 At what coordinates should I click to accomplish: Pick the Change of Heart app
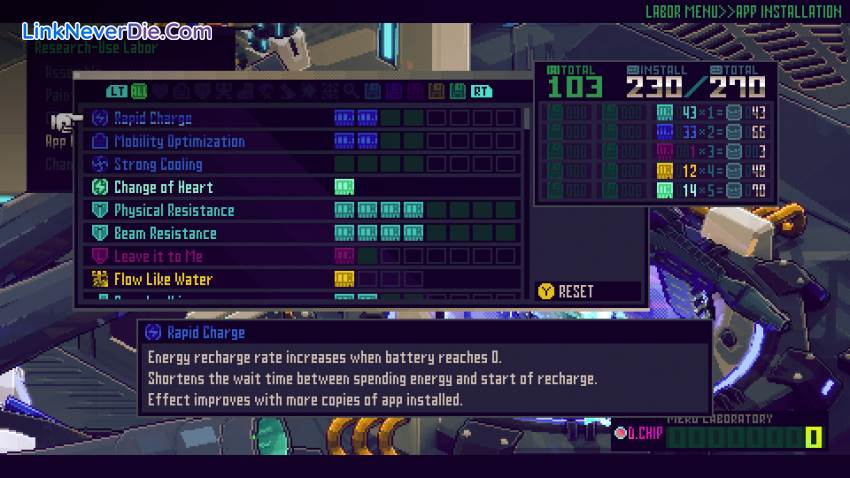click(162, 187)
